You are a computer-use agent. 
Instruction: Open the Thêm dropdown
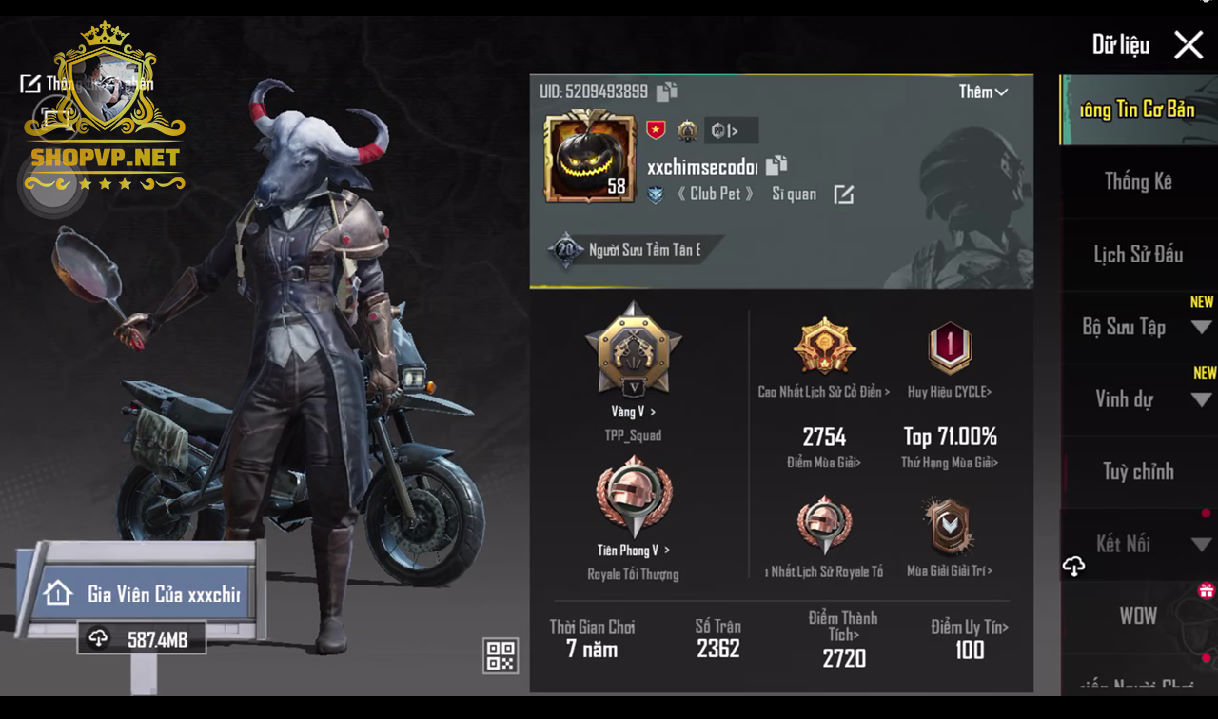(983, 92)
